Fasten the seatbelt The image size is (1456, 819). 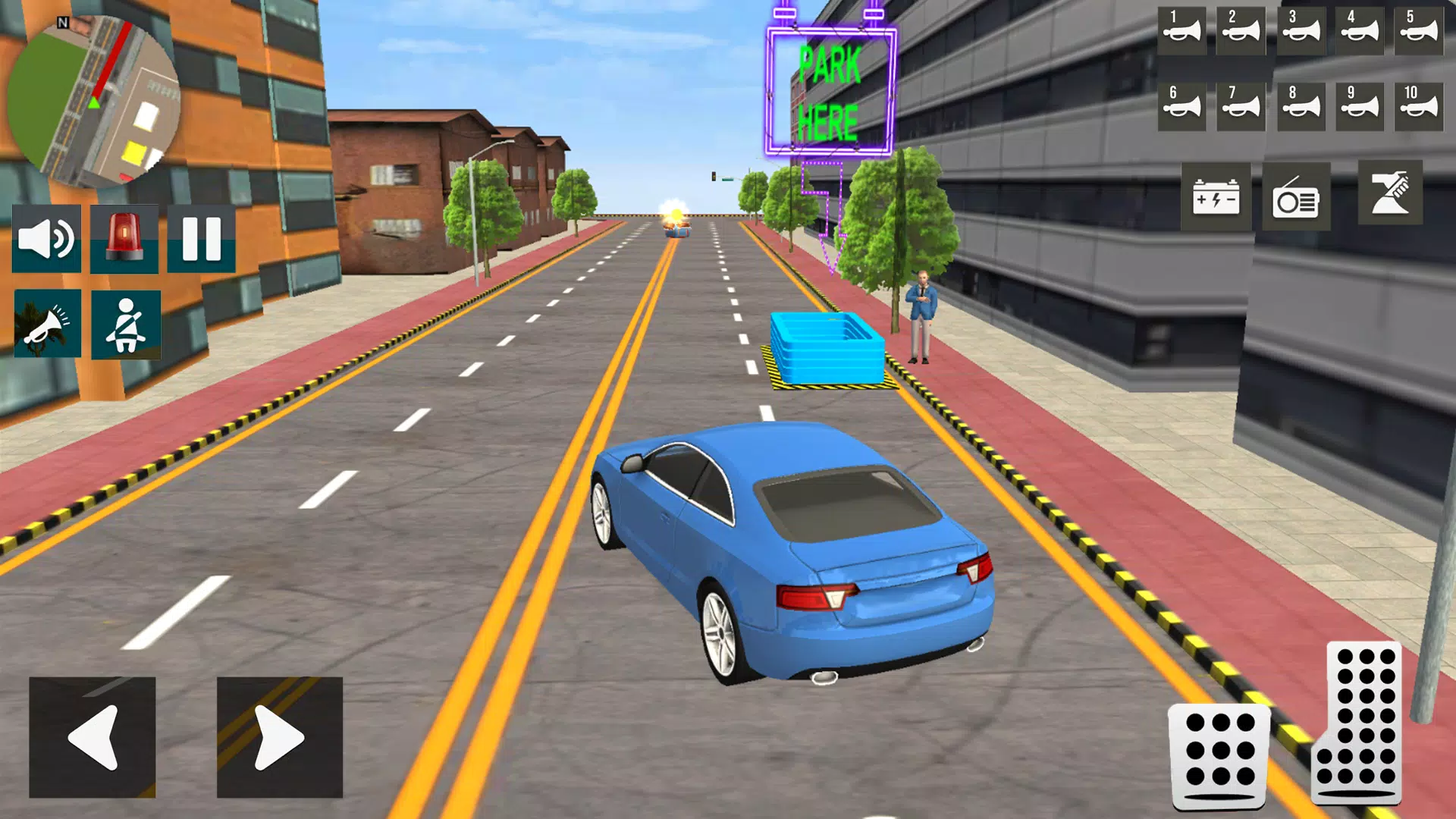tap(127, 325)
